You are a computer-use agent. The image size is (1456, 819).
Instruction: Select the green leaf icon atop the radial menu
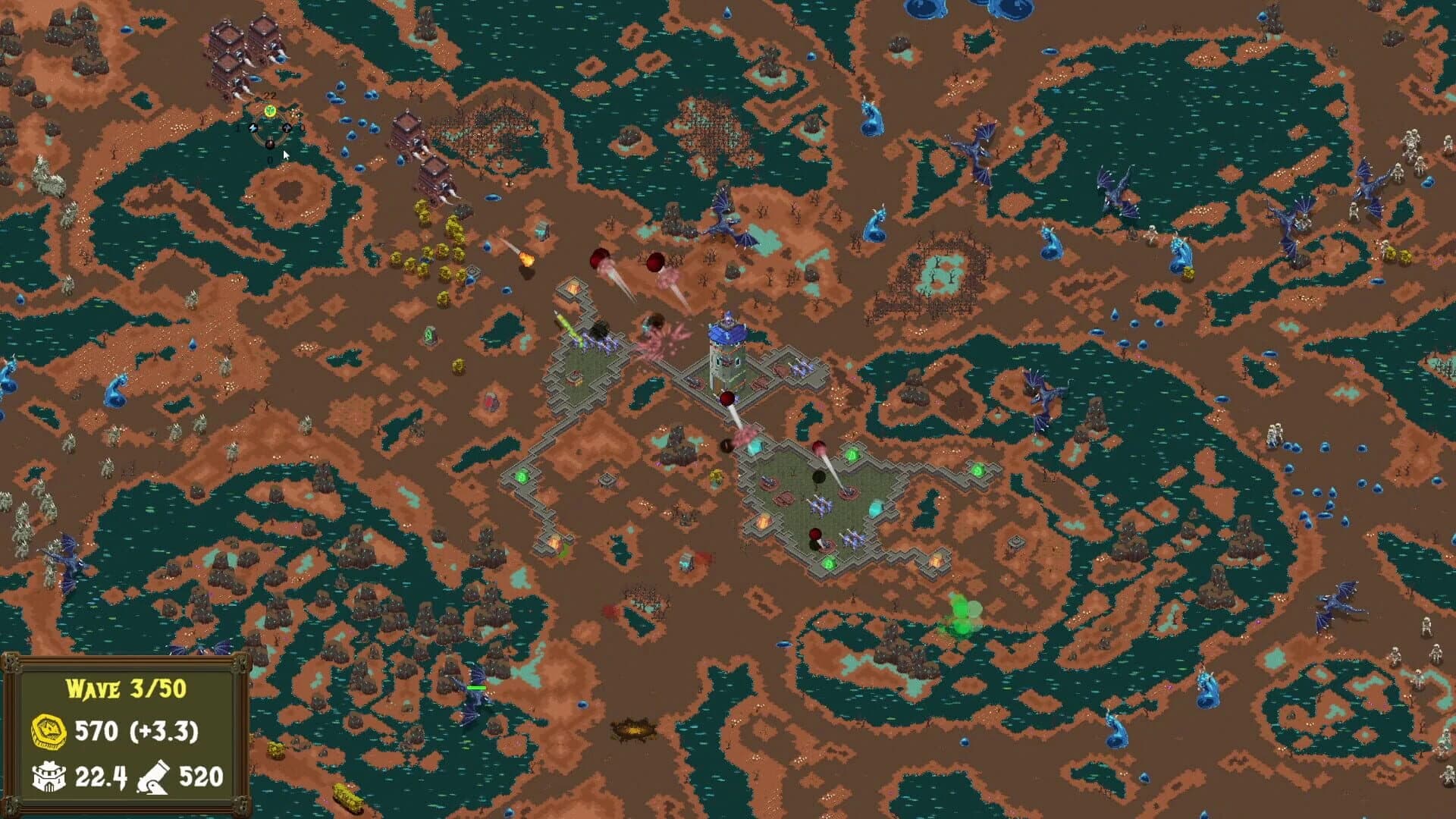point(270,110)
